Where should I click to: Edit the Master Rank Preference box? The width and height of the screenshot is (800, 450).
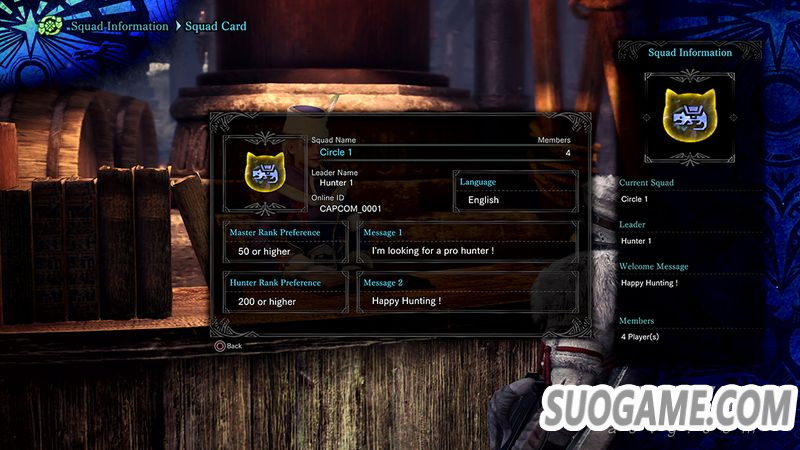tap(286, 242)
